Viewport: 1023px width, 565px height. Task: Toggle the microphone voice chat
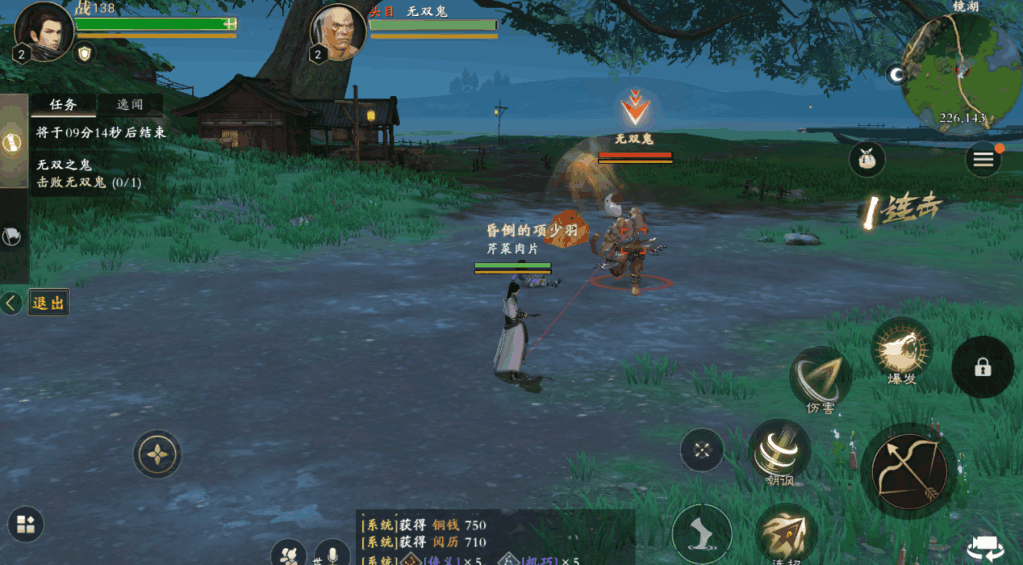click(x=331, y=553)
